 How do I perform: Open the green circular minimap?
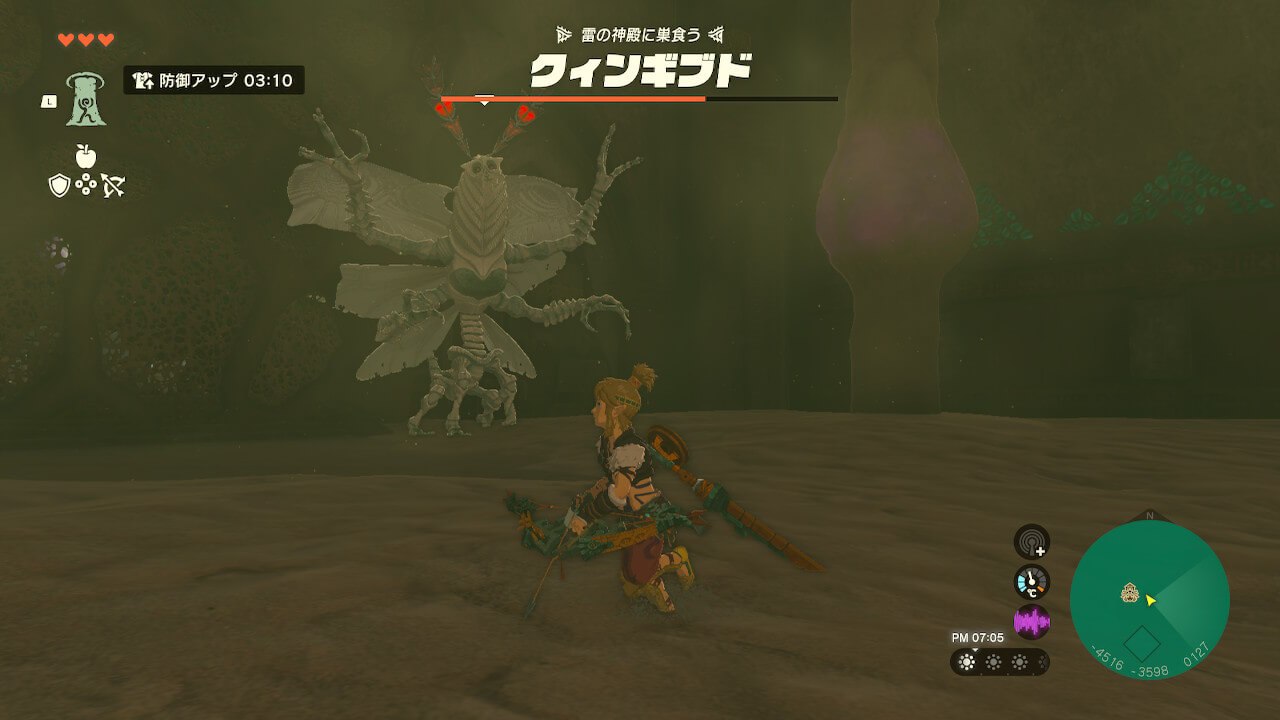pyautogui.click(x=1149, y=600)
